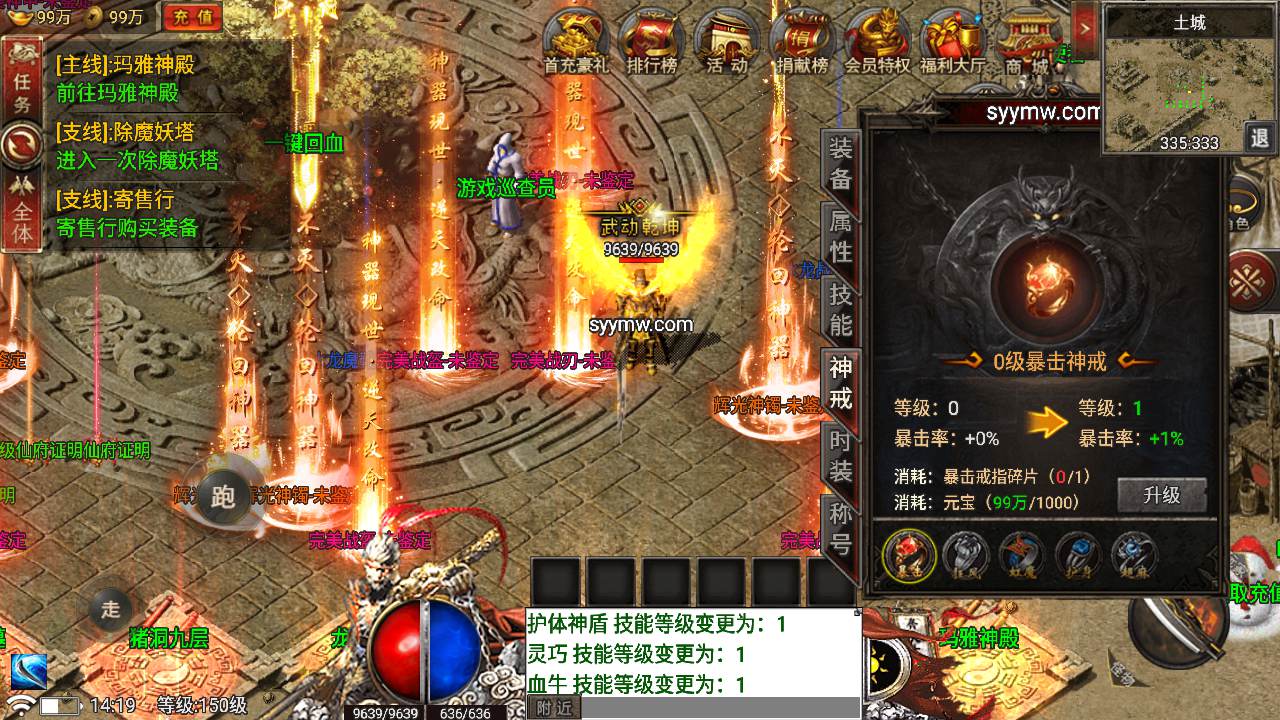Select the red 暴击 crit ring icon

tap(909, 555)
